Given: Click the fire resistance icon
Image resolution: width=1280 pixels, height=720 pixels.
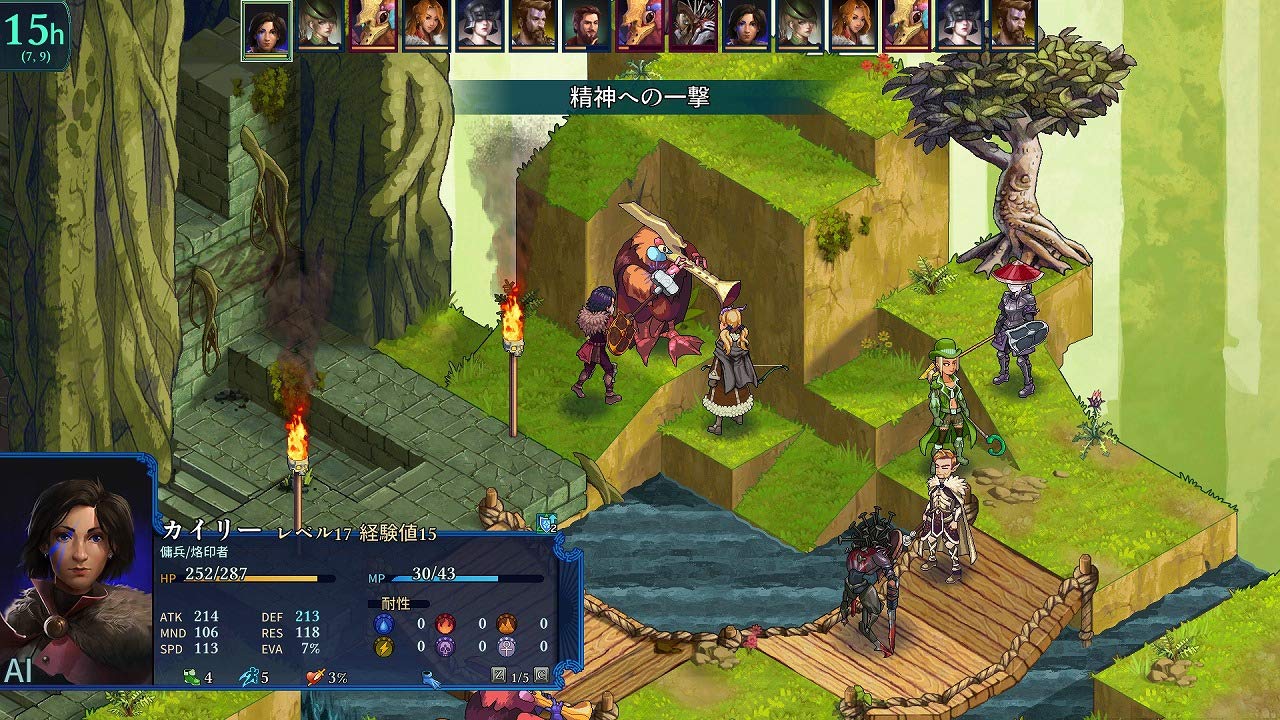Looking at the screenshot, I should 445,624.
